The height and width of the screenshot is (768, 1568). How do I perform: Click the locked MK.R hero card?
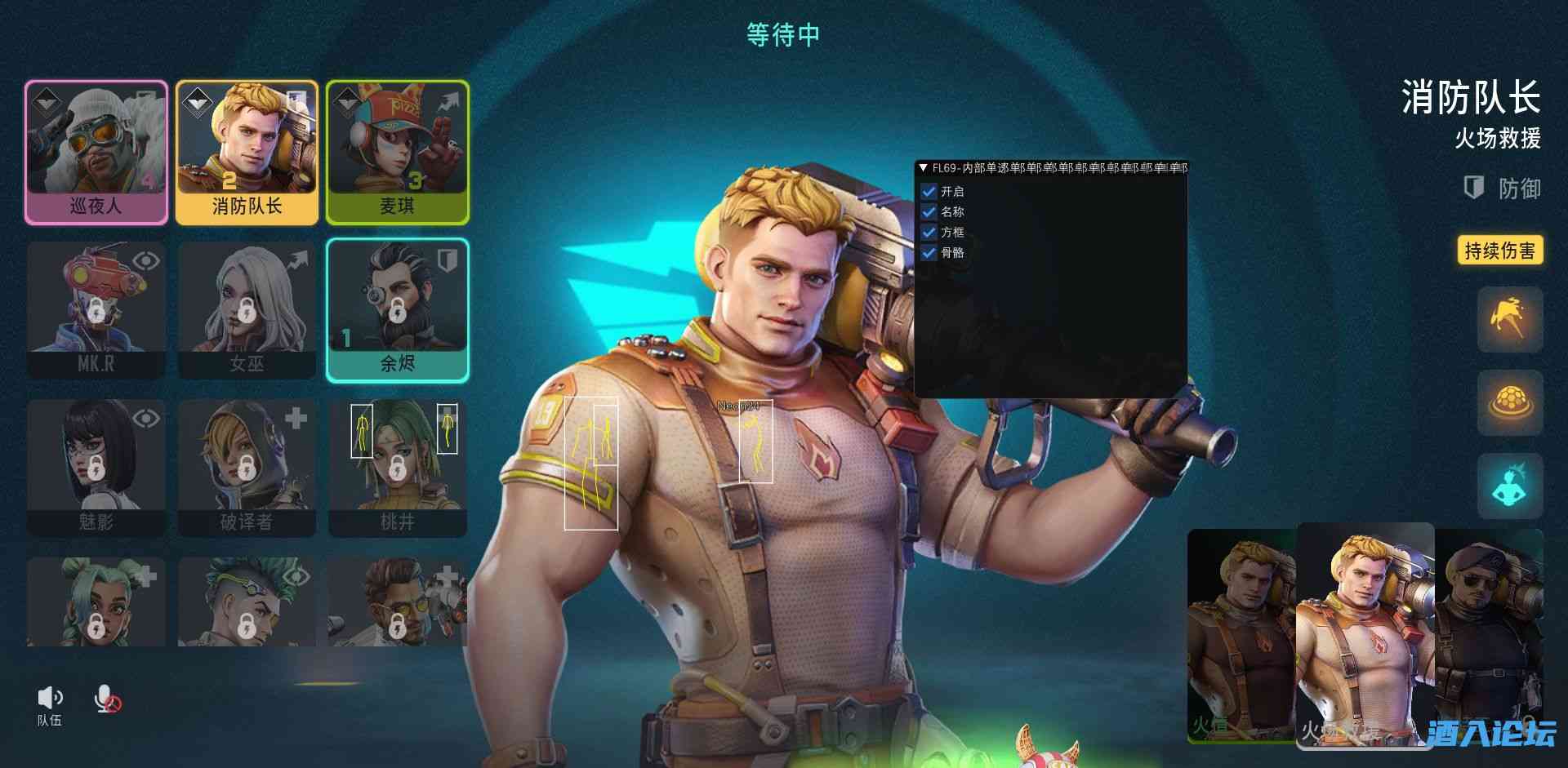pos(96,310)
